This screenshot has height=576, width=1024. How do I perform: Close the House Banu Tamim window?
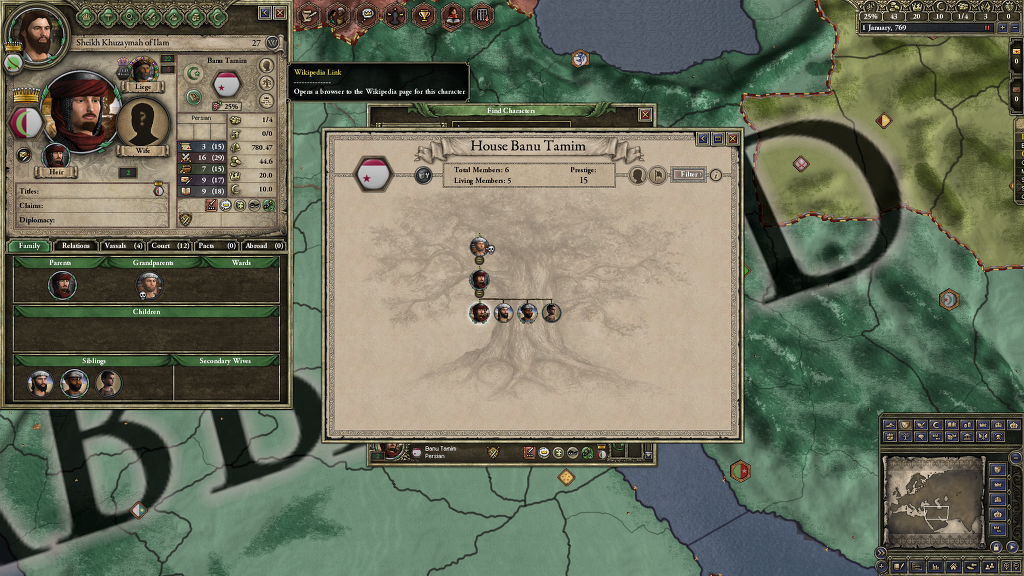tap(732, 139)
